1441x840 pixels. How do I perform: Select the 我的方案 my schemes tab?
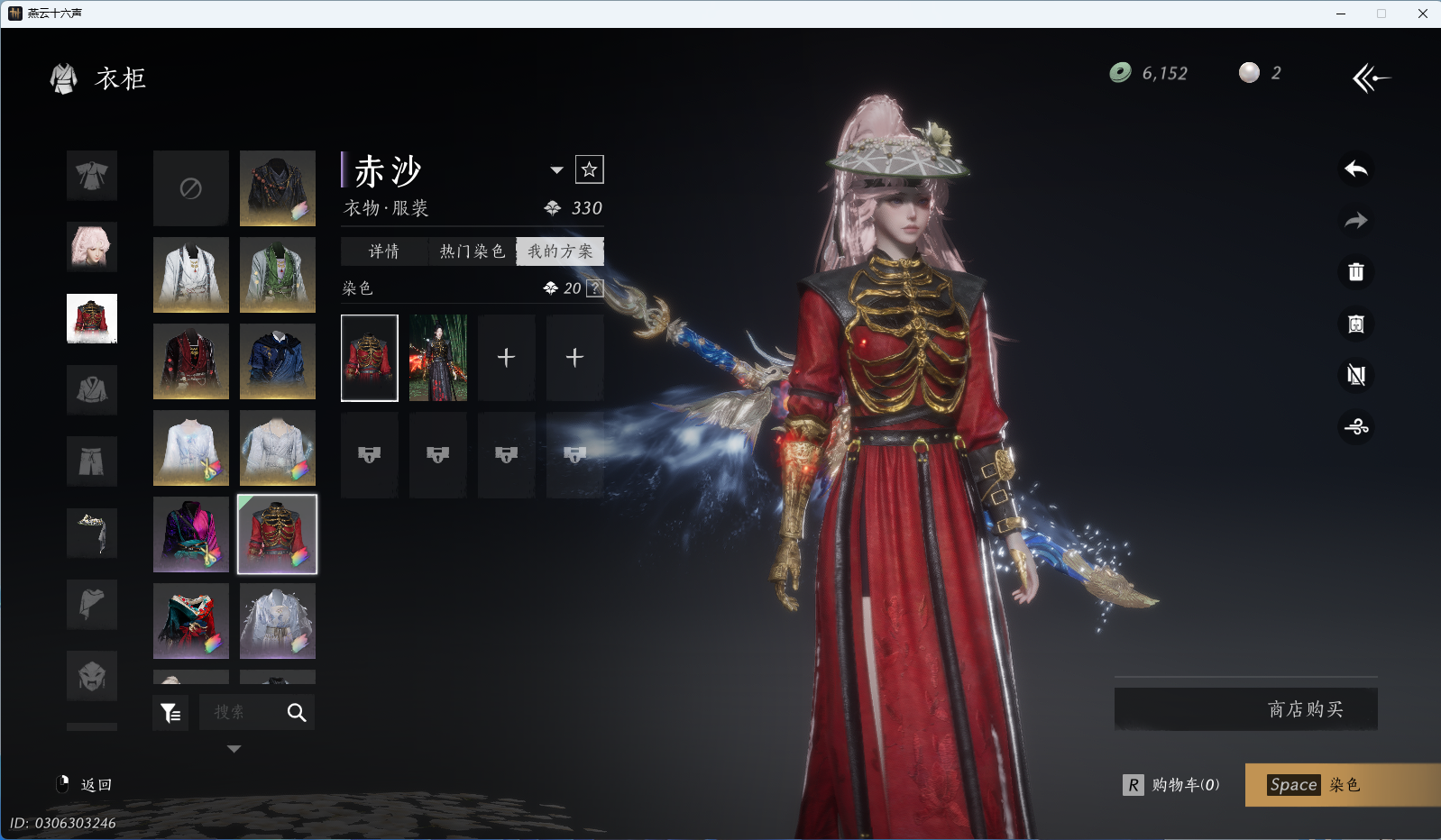point(560,251)
